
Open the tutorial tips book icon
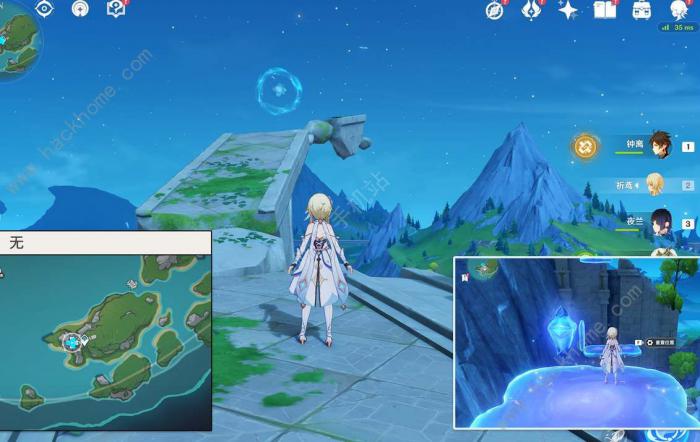(116, 9)
